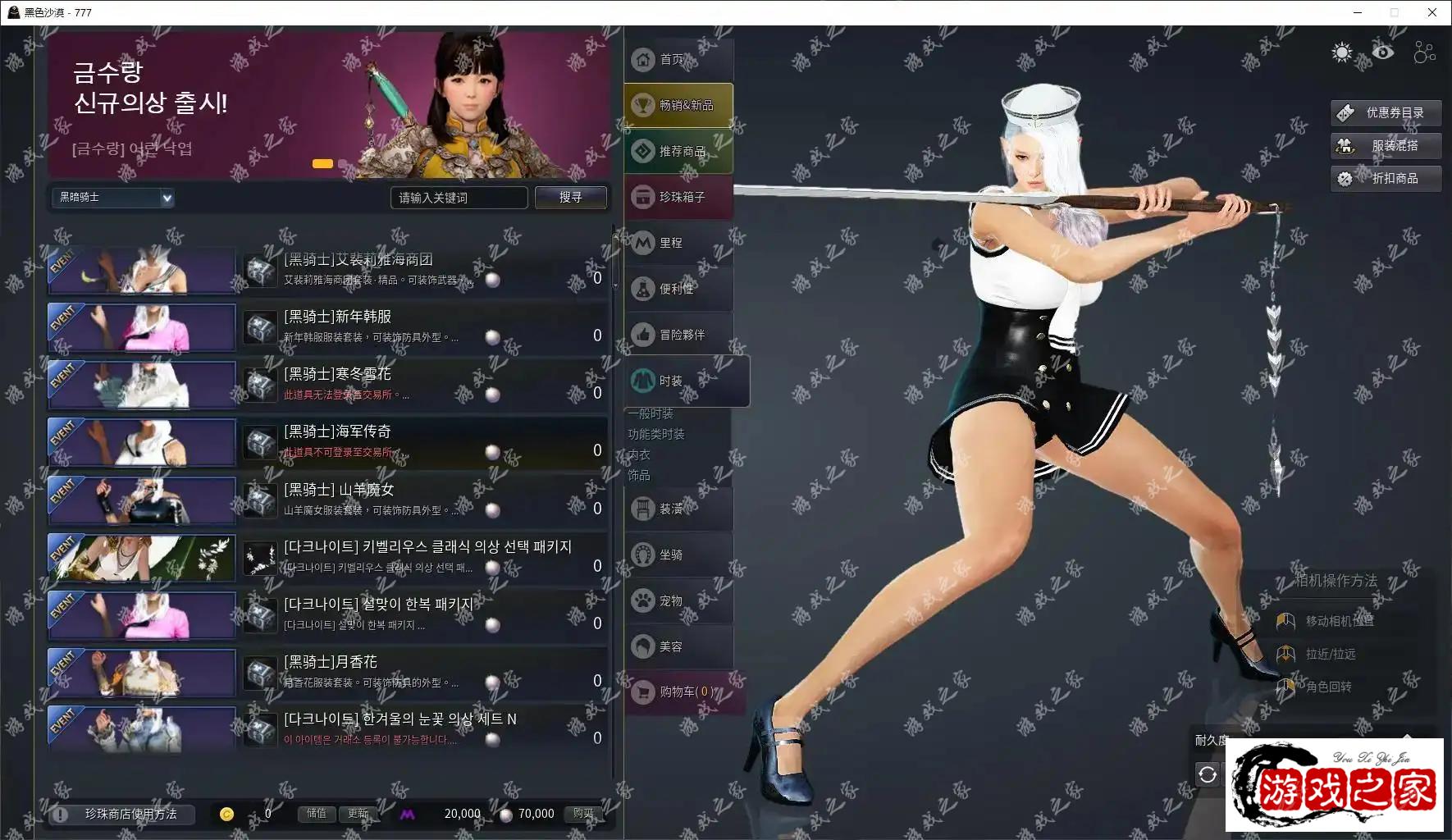Open the 黑暗骑士 class dropdown
This screenshot has width=1452, height=840.
point(113,198)
